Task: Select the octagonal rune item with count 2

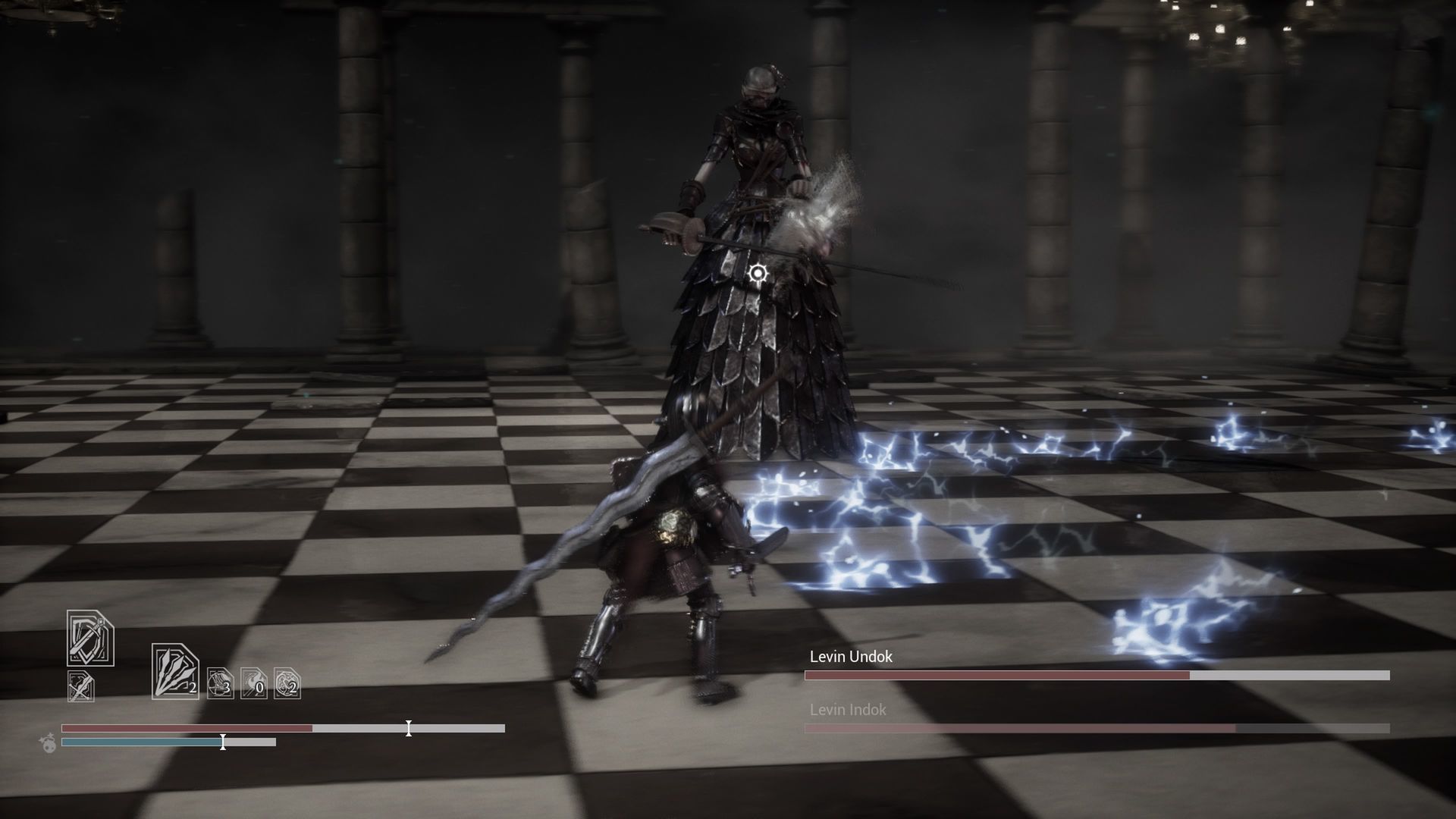Action: tap(287, 683)
